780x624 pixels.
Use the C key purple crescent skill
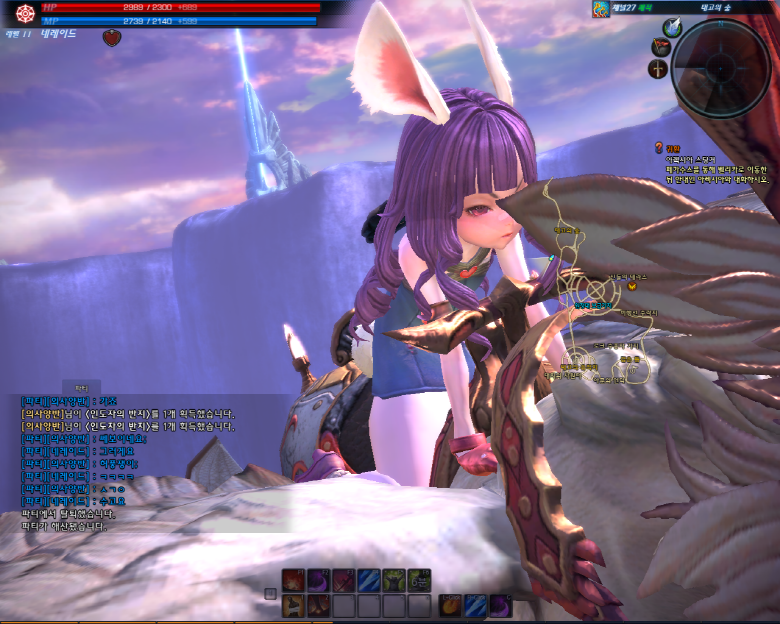coord(500,605)
